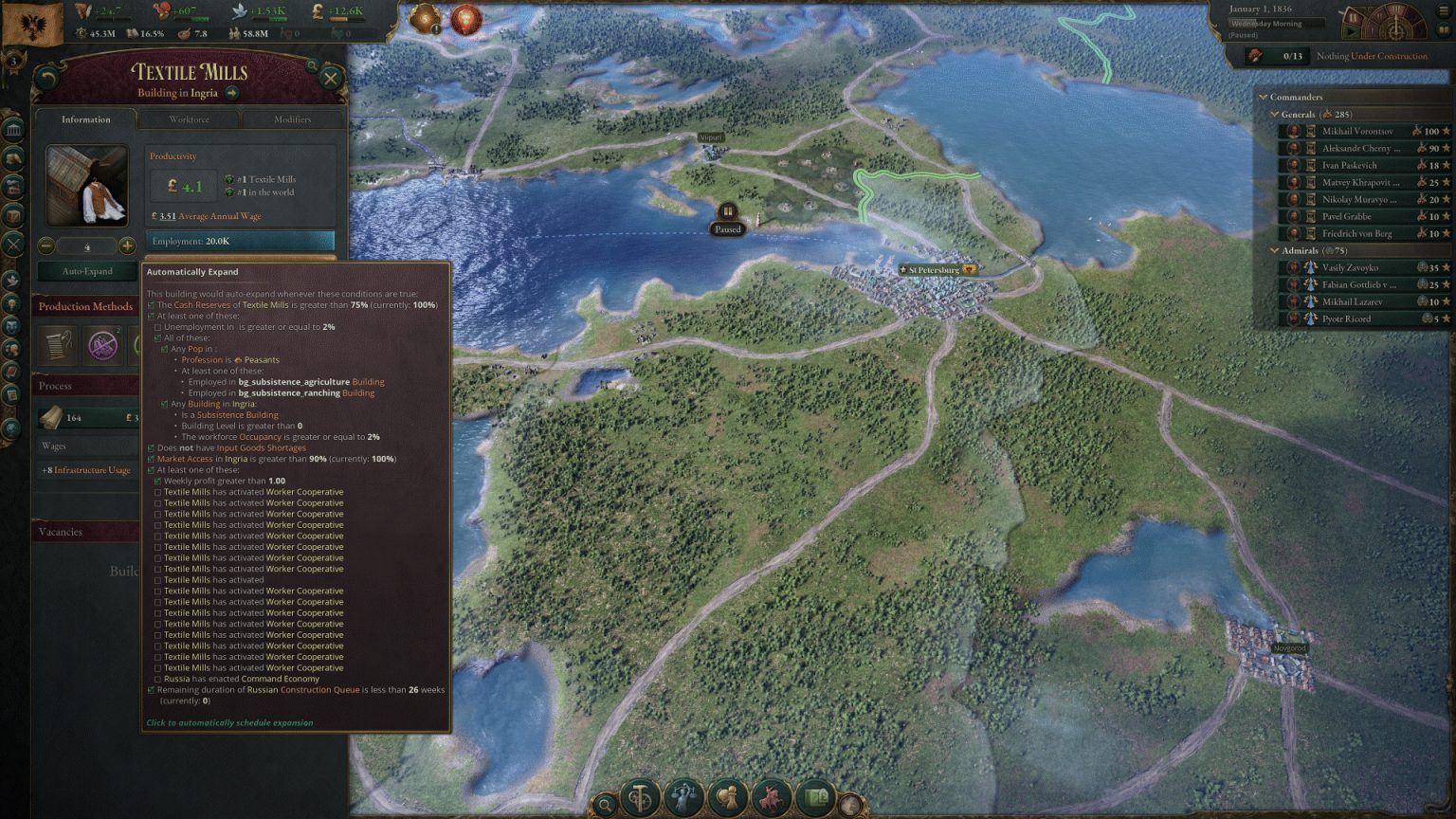Open the budget ledger icon on bottom bar
Screen dimensions: 1456x819
click(x=813, y=799)
